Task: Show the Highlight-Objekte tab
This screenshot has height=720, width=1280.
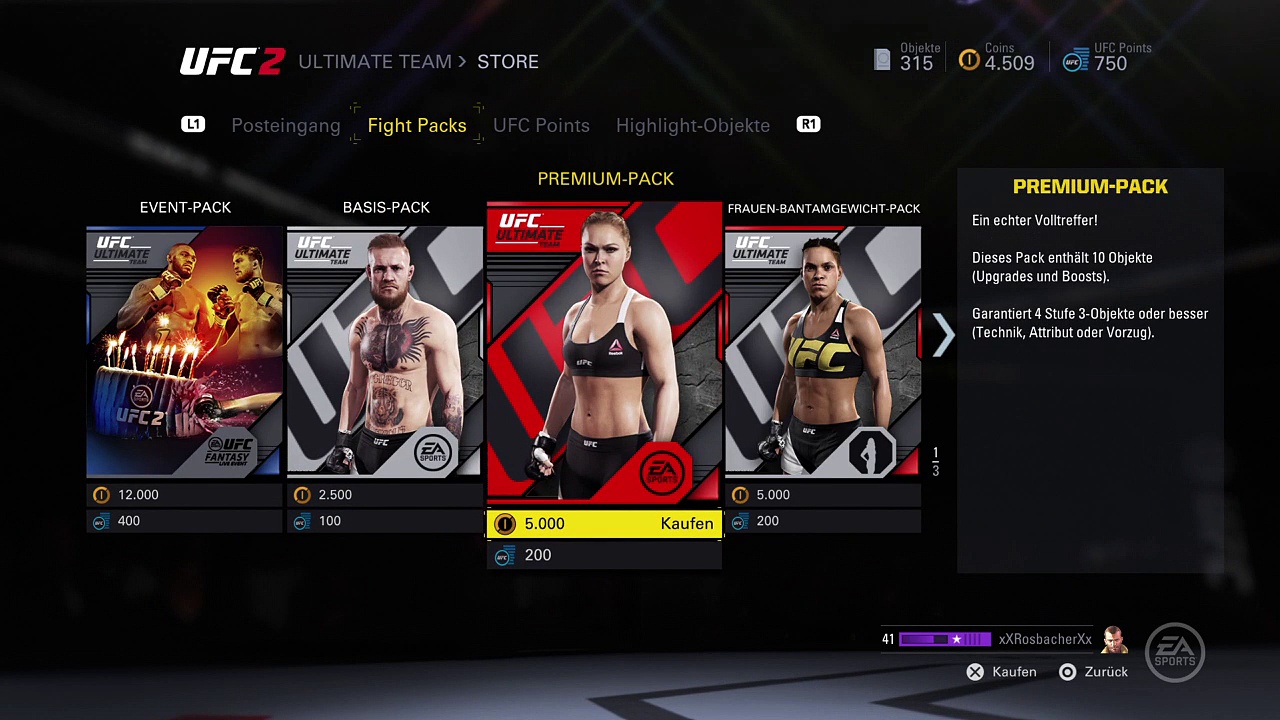Action: 692,126
